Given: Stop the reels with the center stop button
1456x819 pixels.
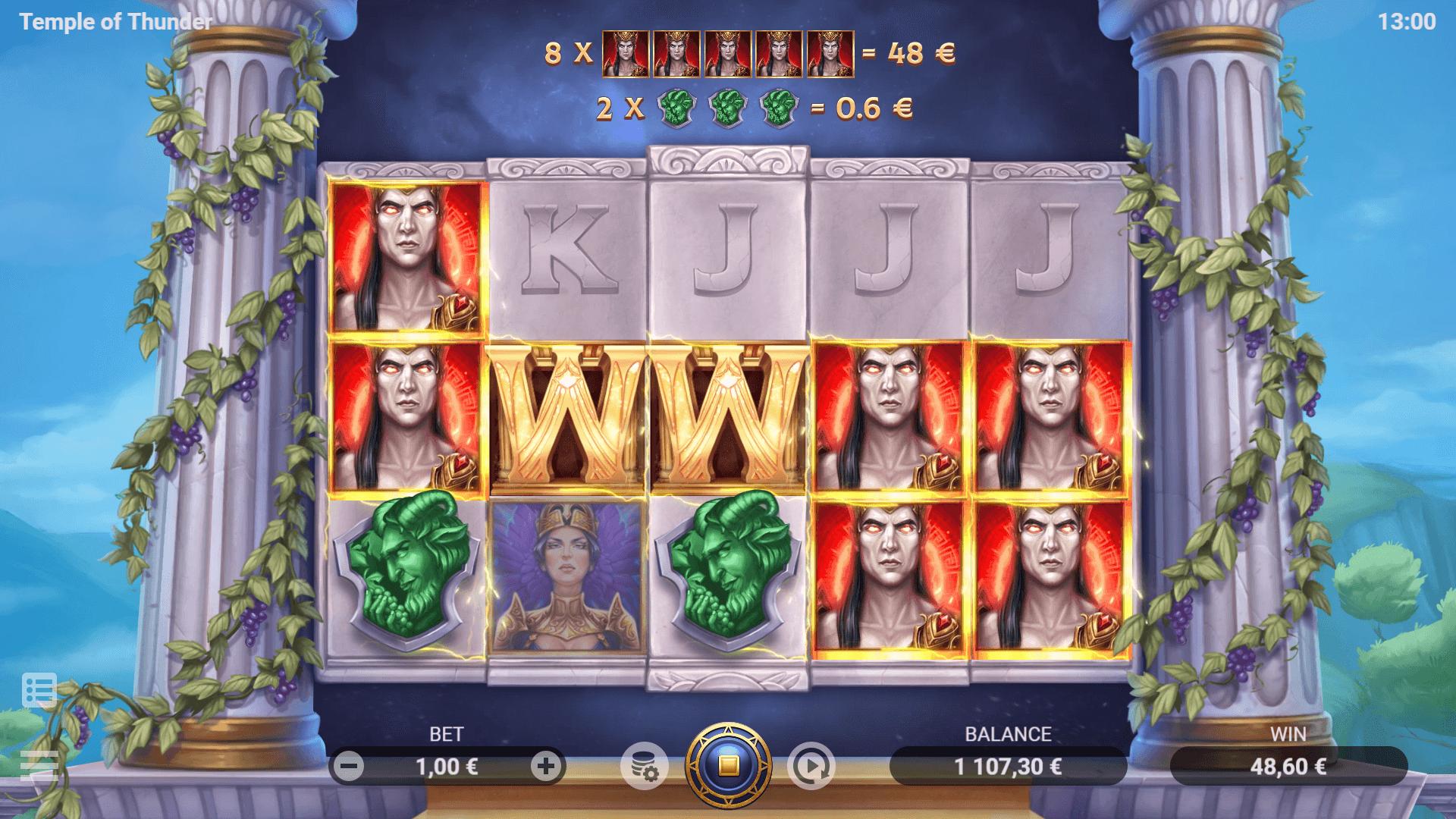Looking at the screenshot, I should coord(730,766).
